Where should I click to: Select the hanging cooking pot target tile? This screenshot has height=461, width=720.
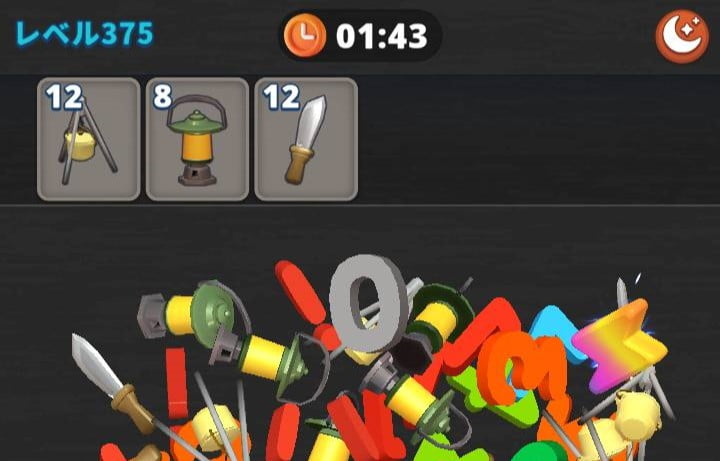click(x=88, y=139)
